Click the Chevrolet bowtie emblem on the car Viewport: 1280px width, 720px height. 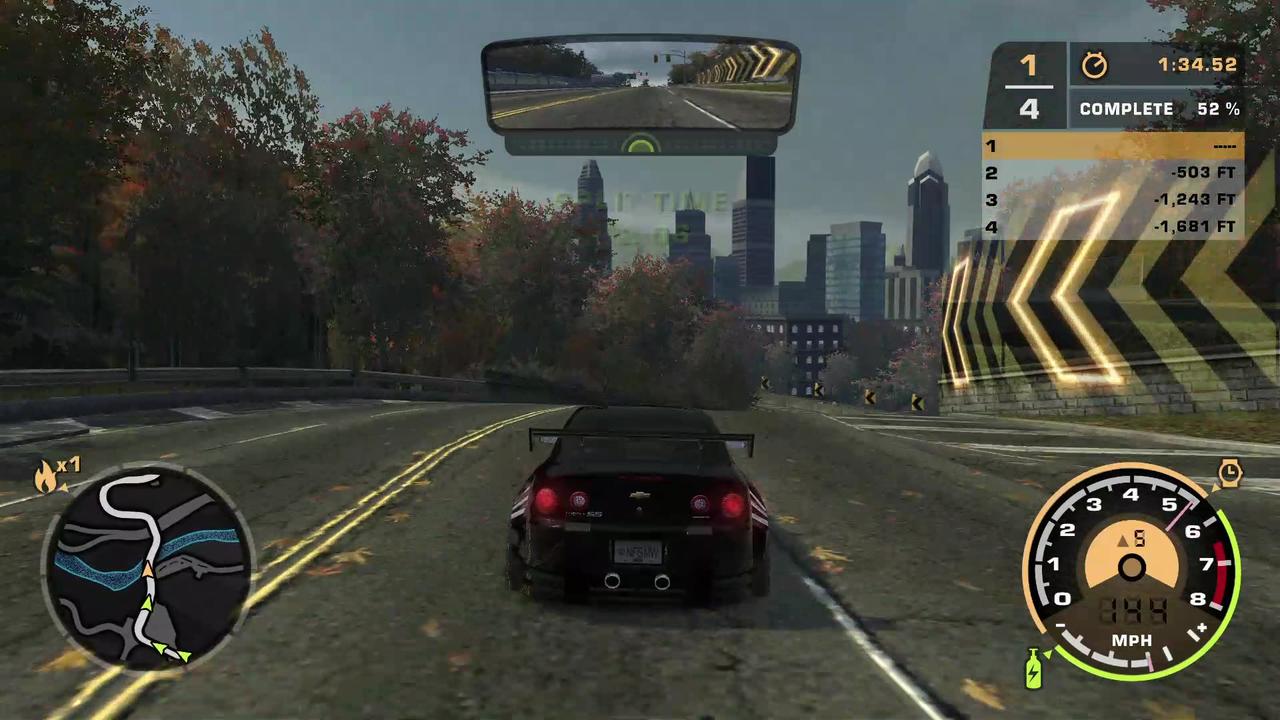tap(640, 495)
